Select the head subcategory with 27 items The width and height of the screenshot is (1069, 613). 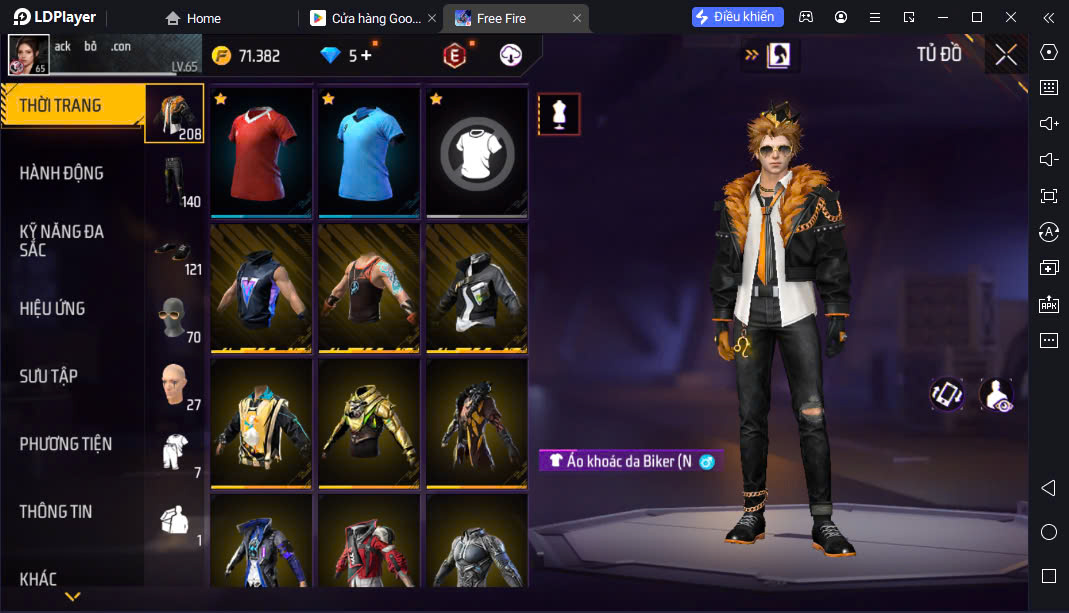click(174, 386)
